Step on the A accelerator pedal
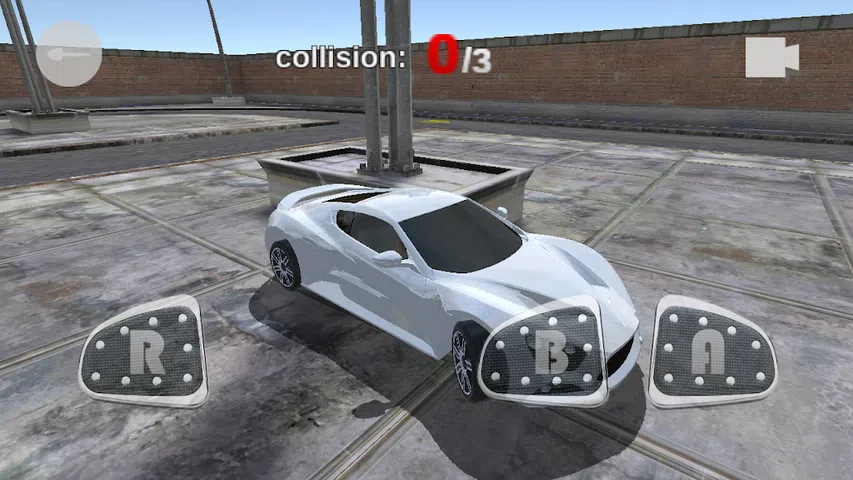Screen dimensions: 853x480 714,353
